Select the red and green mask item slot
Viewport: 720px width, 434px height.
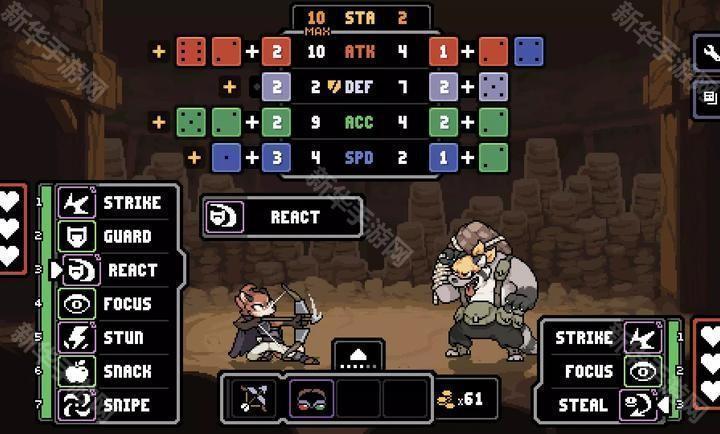311,399
